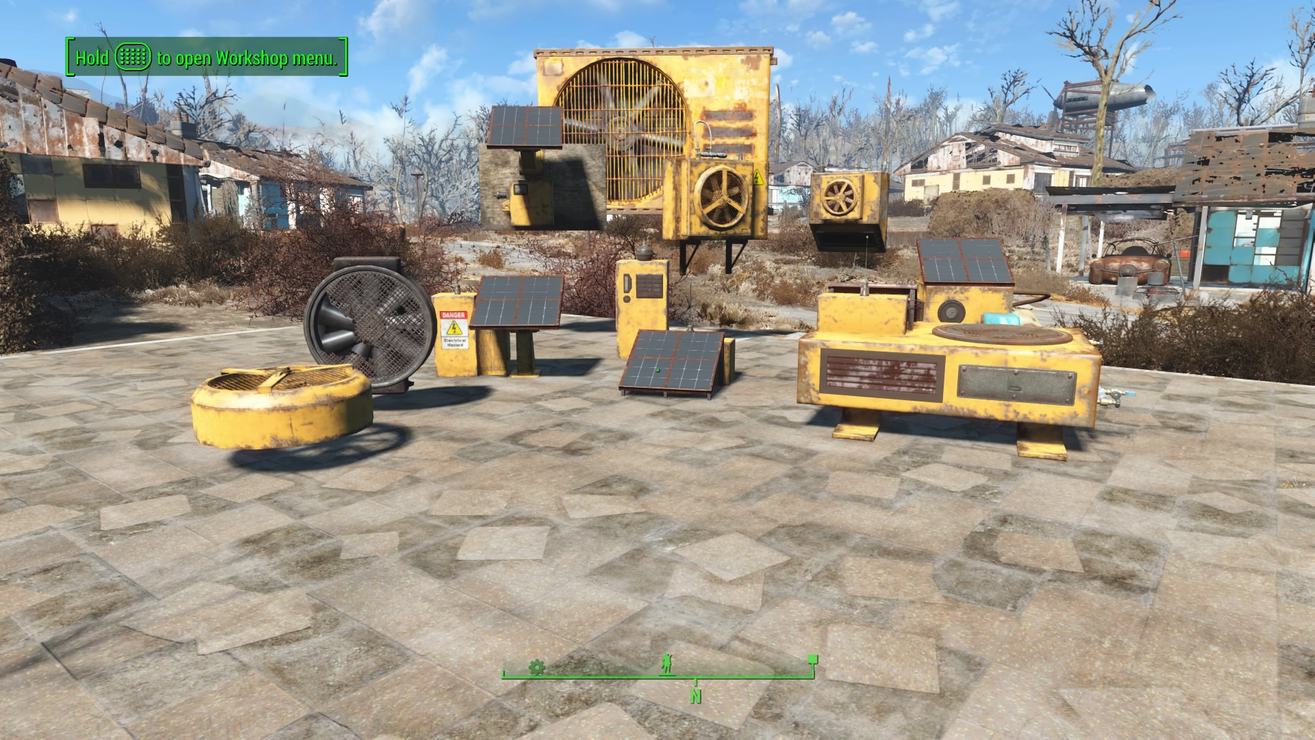Click the square flag marker on the compass
Screen dimensions: 1315x740
click(813, 661)
